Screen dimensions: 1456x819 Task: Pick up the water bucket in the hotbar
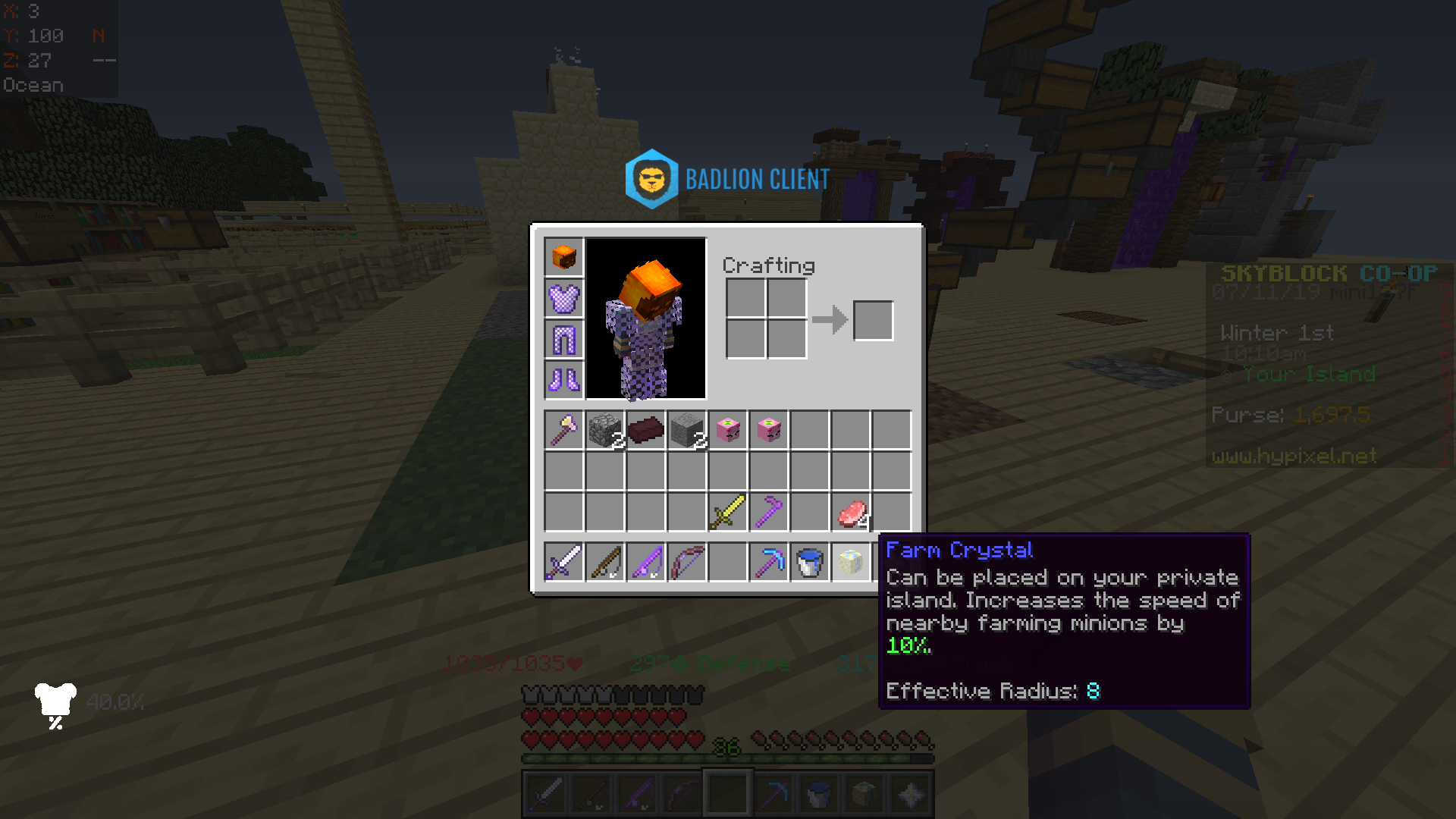(809, 561)
